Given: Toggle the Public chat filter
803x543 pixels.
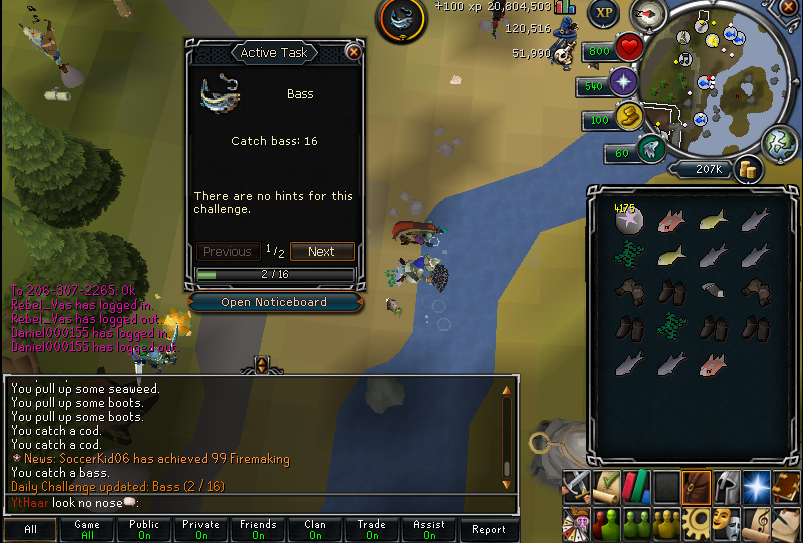Looking at the screenshot, I should point(144,529).
